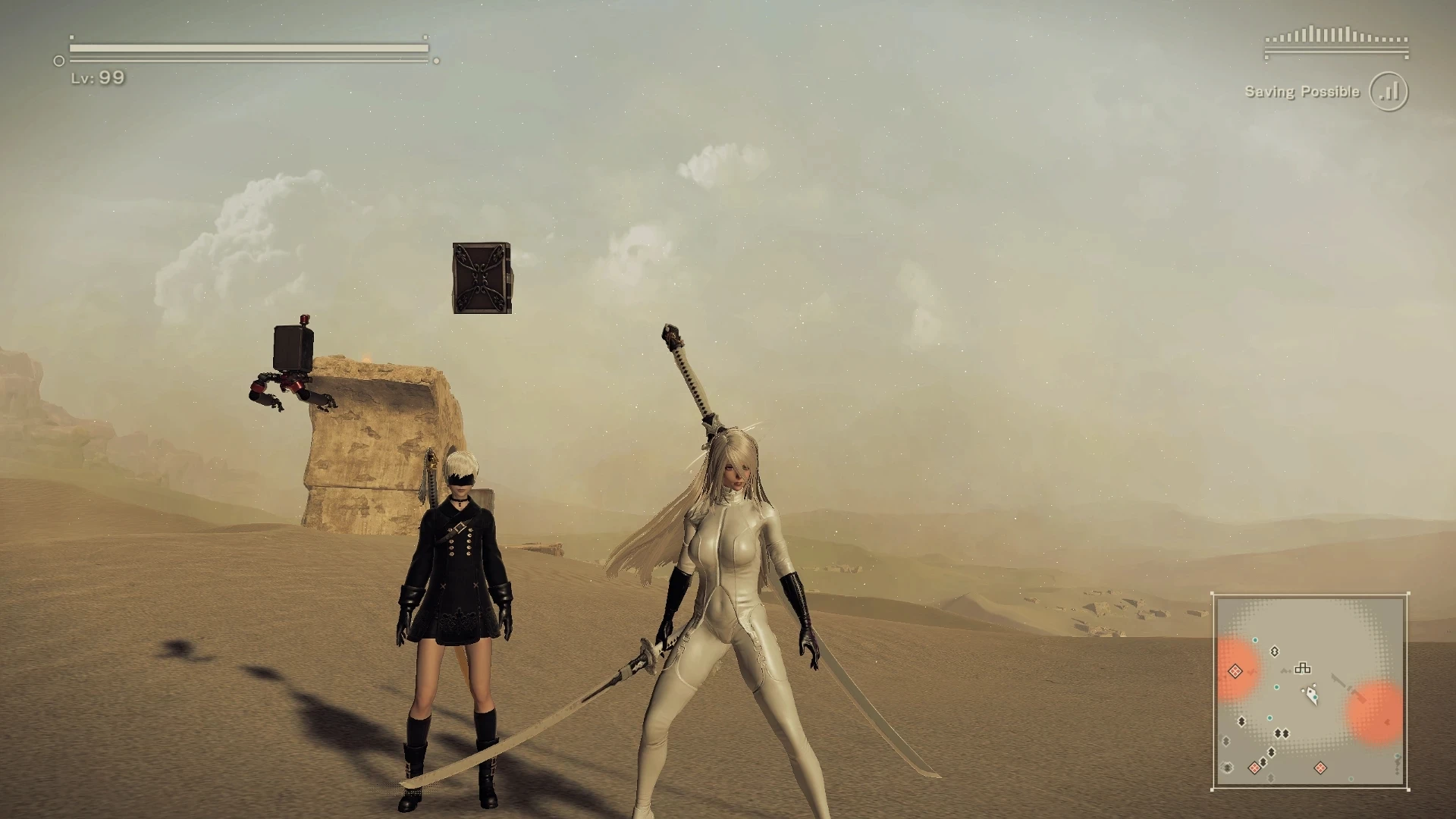The height and width of the screenshot is (819, 1456).
Task: Click the orange quest diamond on minimap left
Action: pos(1235,671)
